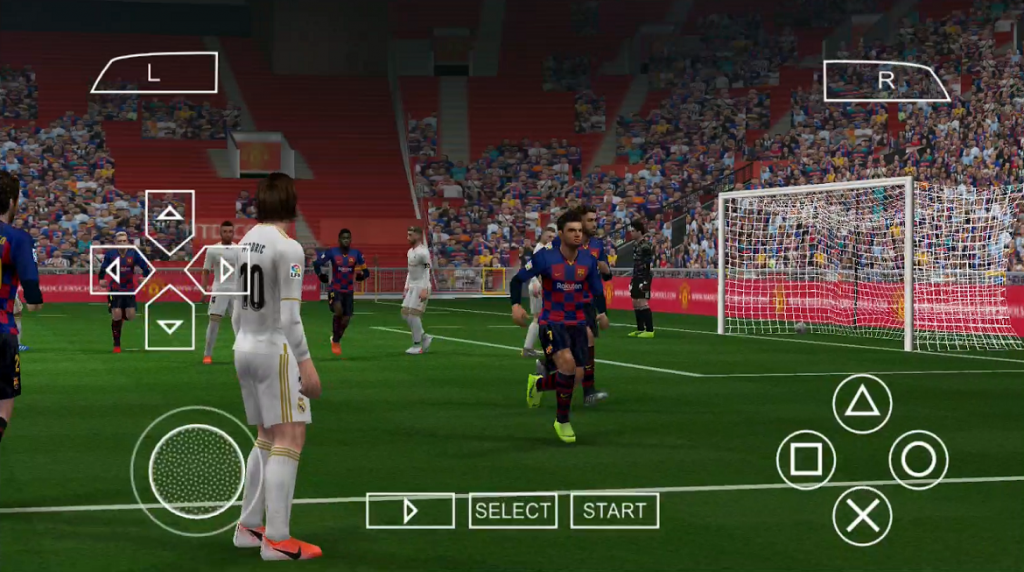Screen dimensions: 1024x572
Task: Tap the D-pad left arrow
Action: pyautogui.click(x=117, y=270)
